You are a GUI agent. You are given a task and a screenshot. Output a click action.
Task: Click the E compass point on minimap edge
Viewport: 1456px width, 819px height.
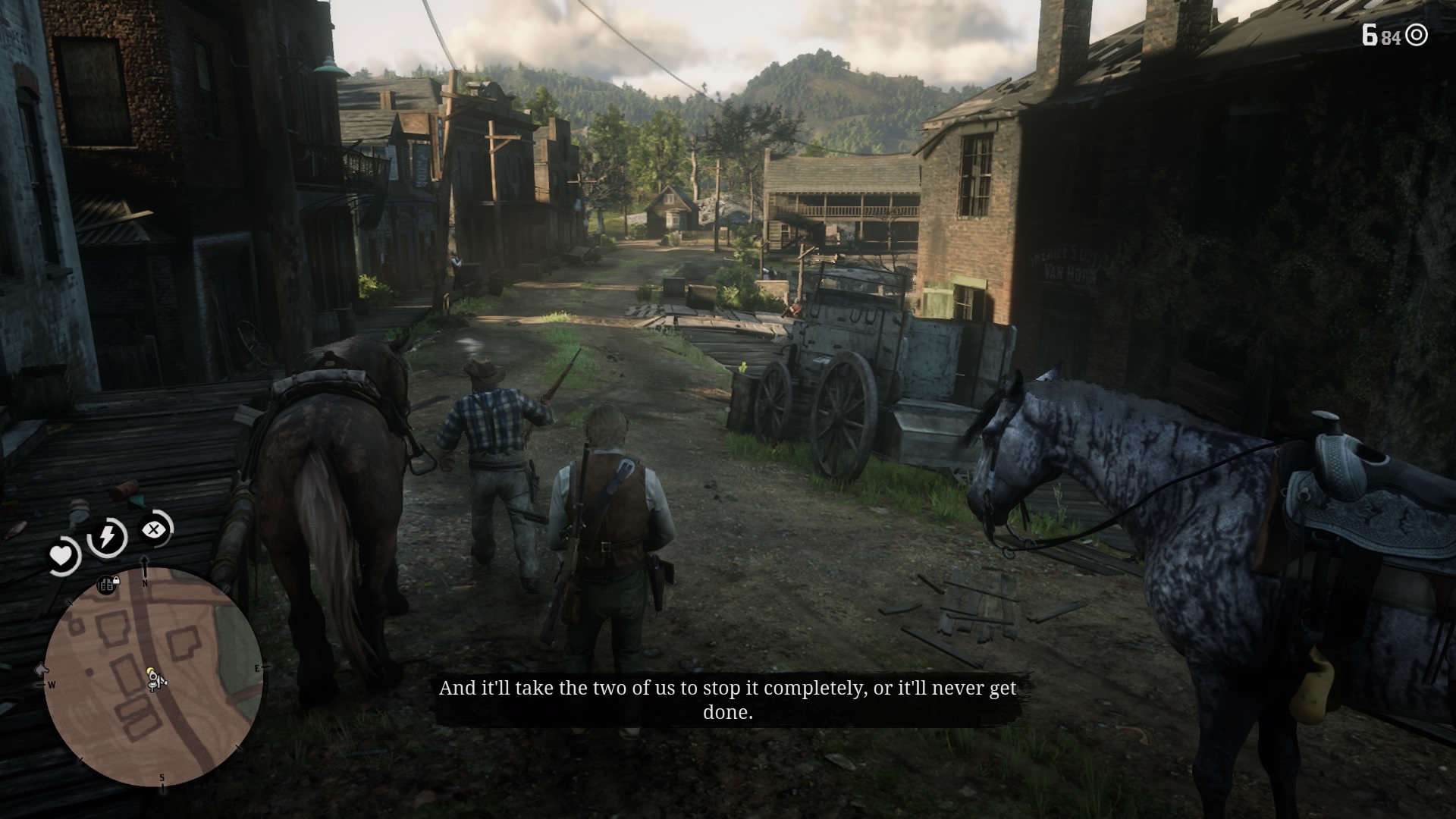pyautogui.click(x=256, y=670)
